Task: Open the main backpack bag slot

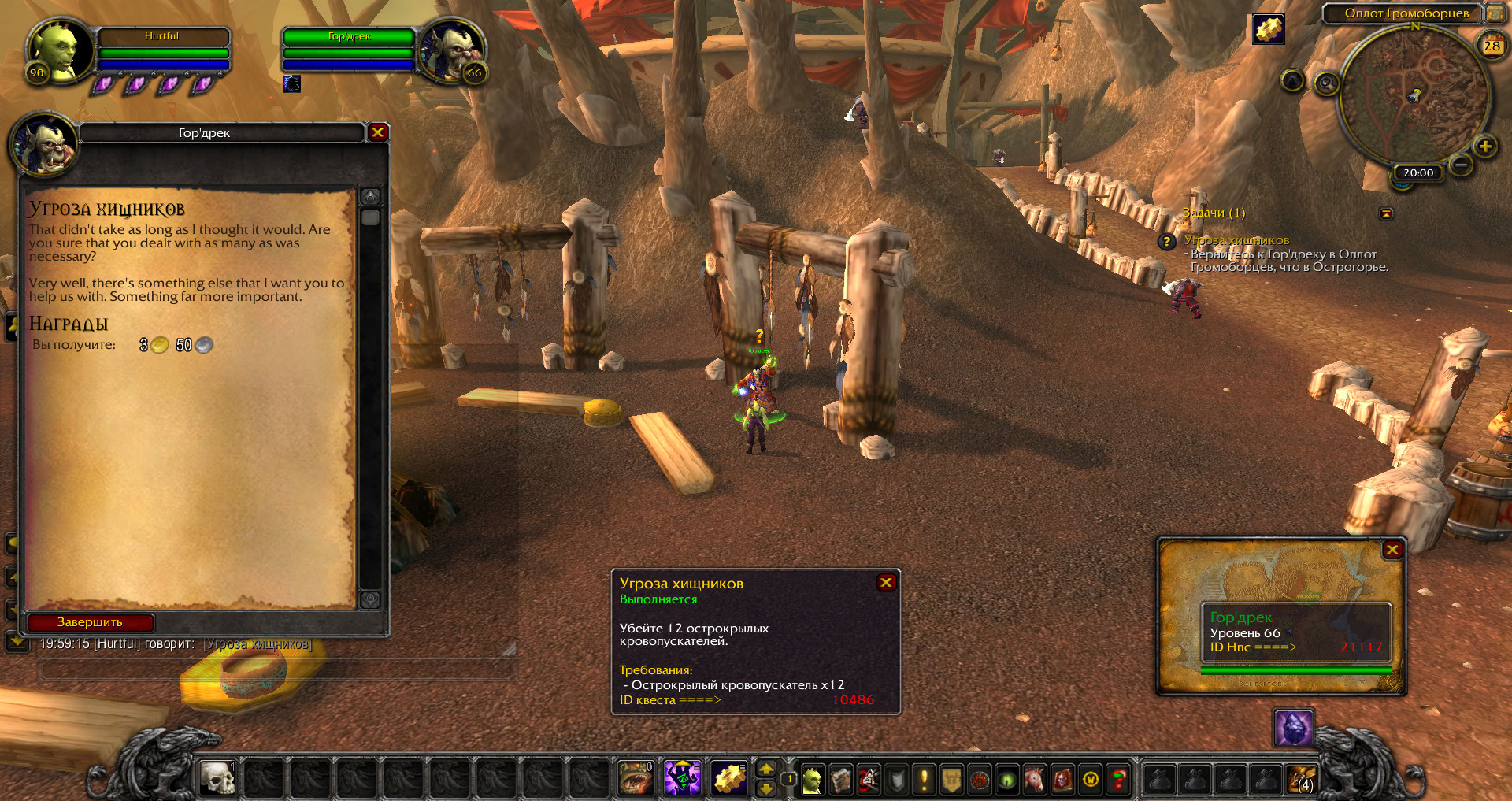Action: click(1301, 780)
